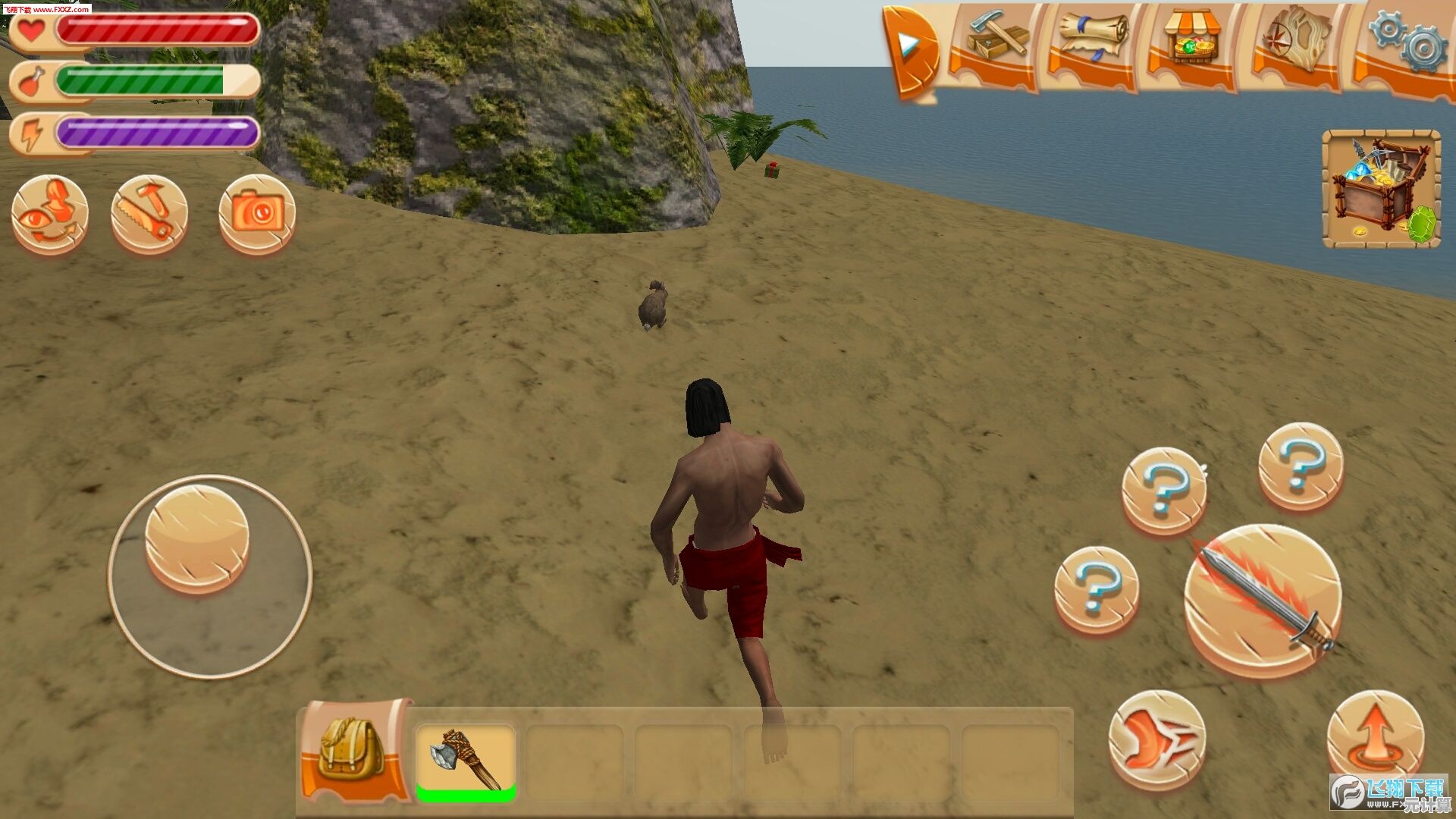Open the market stall shop
The width and height of the screenshot is (1456, 819).
[x=1191, y=42]
